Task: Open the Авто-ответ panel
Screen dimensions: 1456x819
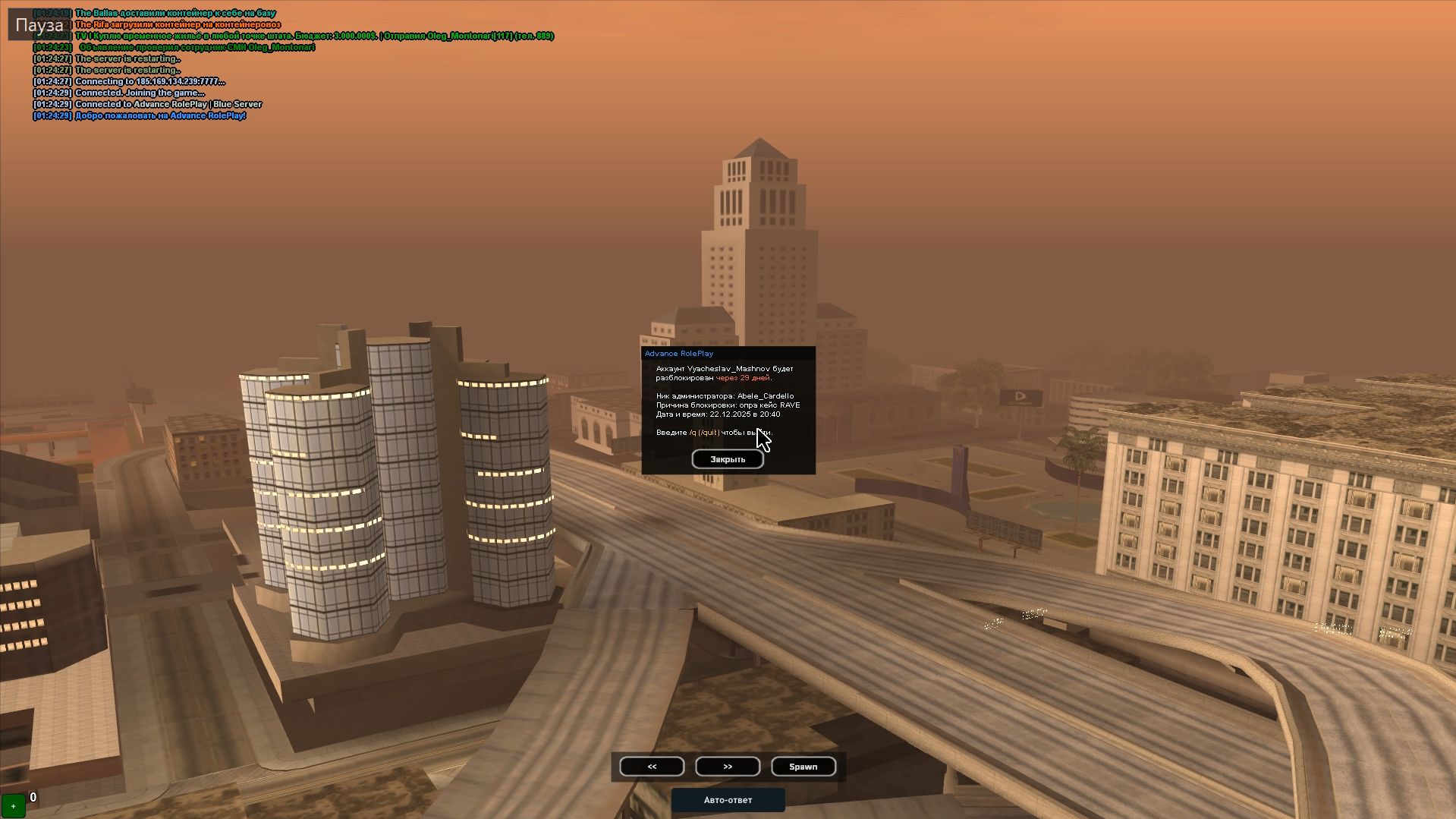Action: click(728, 800)
